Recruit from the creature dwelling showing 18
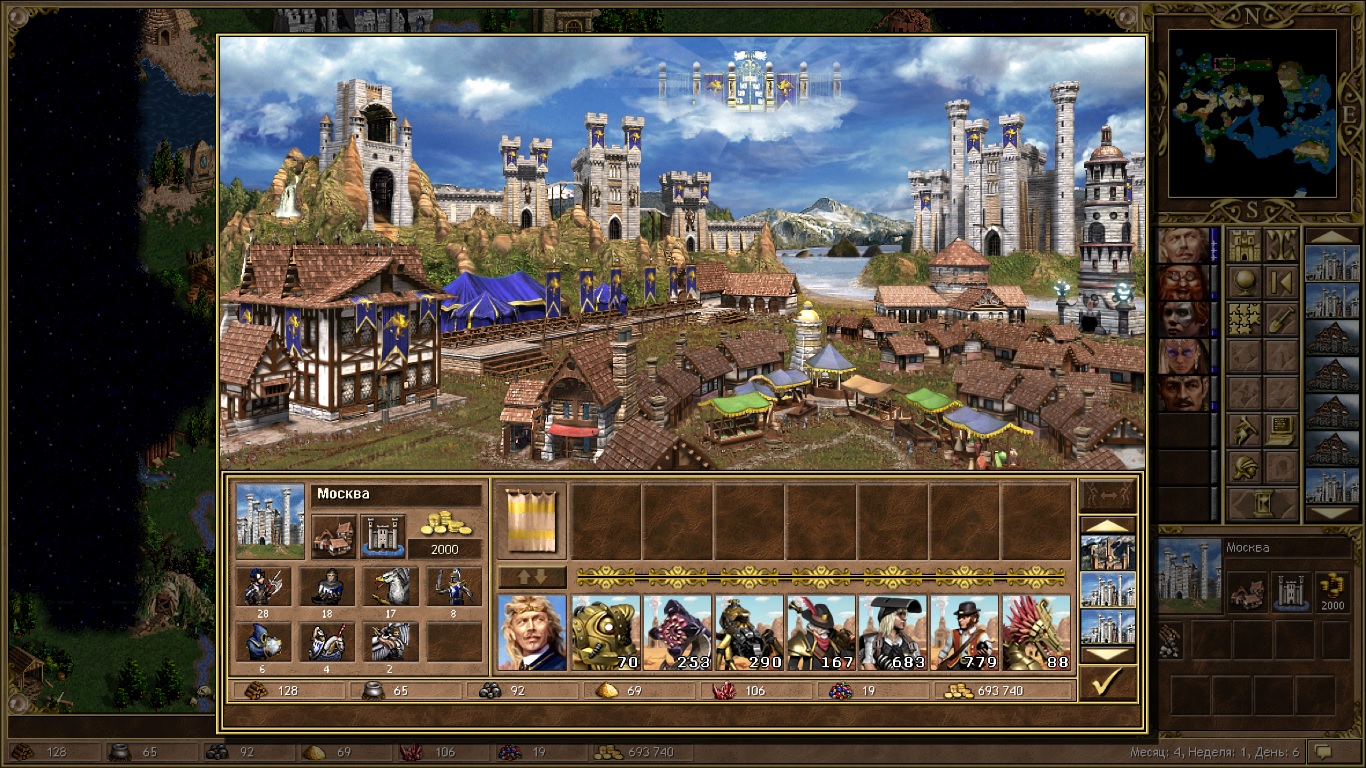 (326, 587)
